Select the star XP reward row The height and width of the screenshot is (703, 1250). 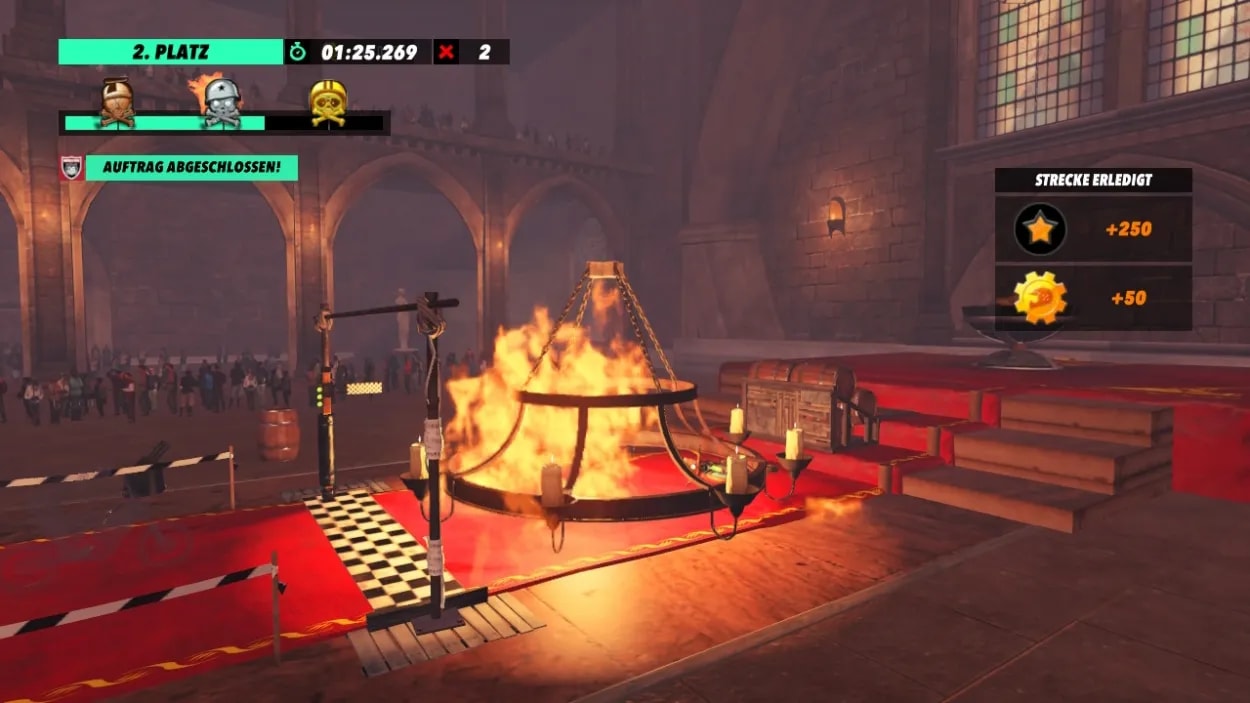[x=1093, y=229]
